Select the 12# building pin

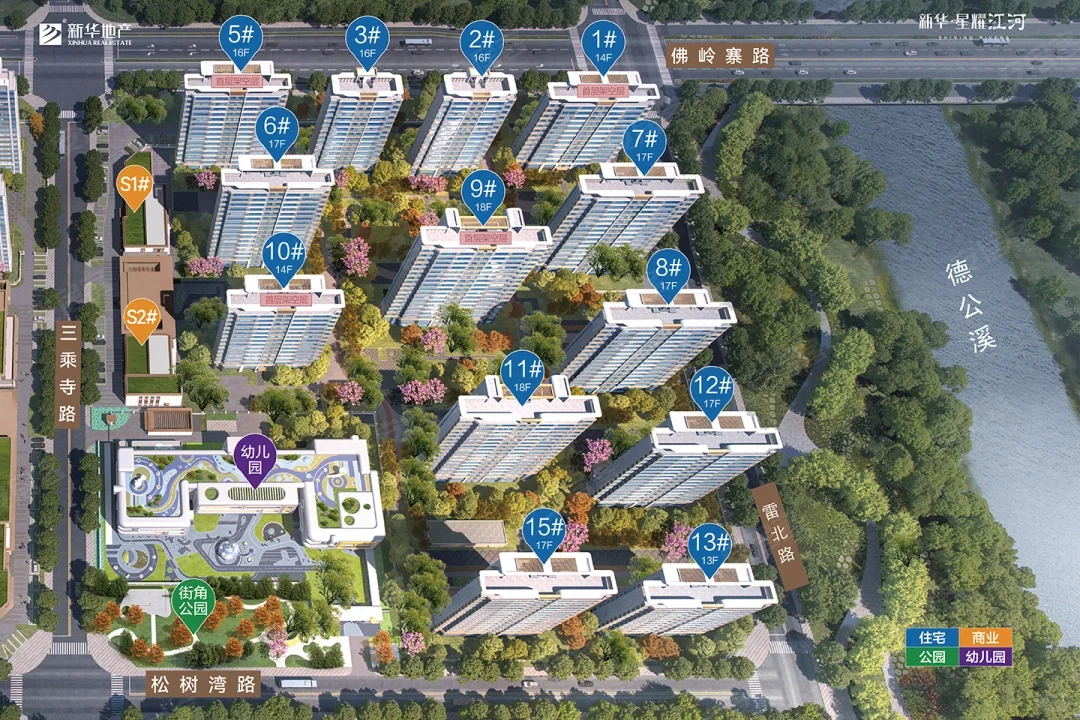(712, 390)
